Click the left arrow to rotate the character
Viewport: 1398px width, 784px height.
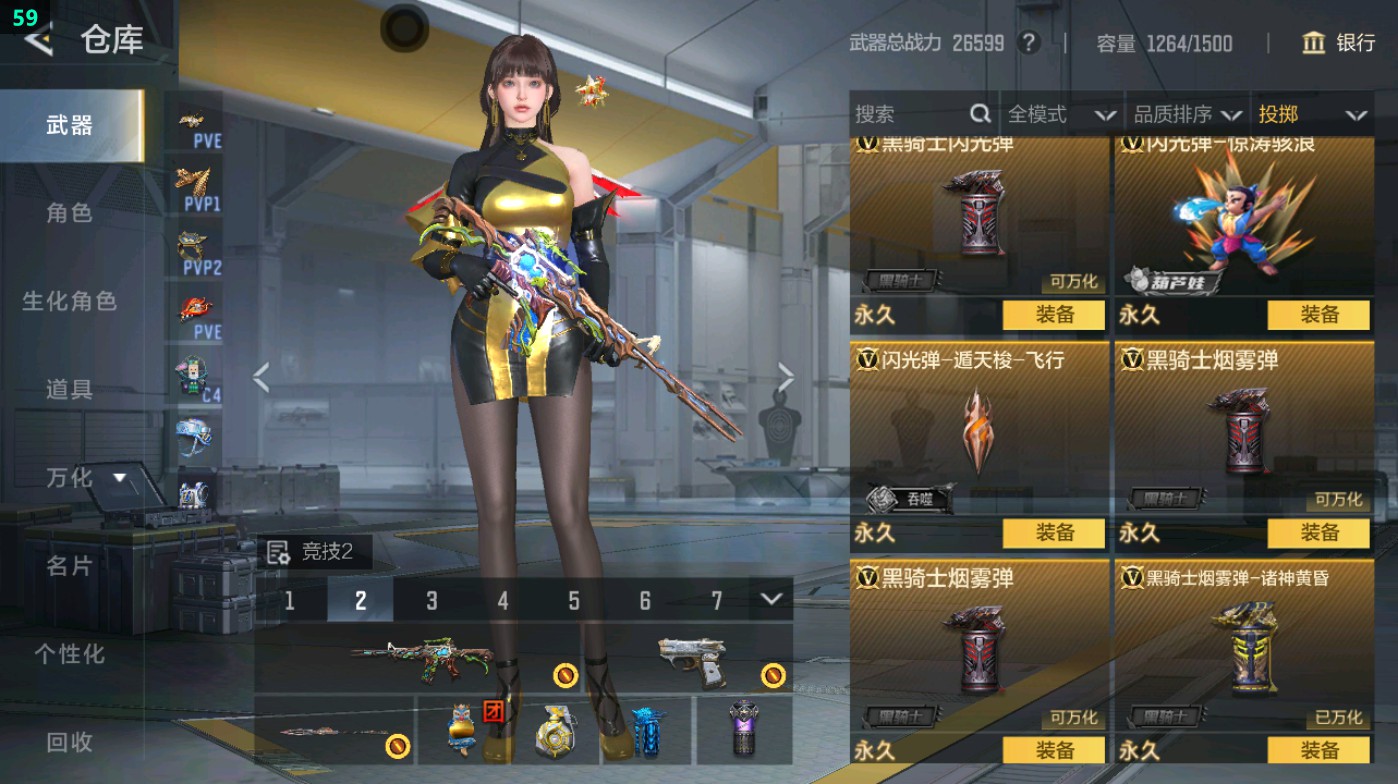(x=261, y=376)
